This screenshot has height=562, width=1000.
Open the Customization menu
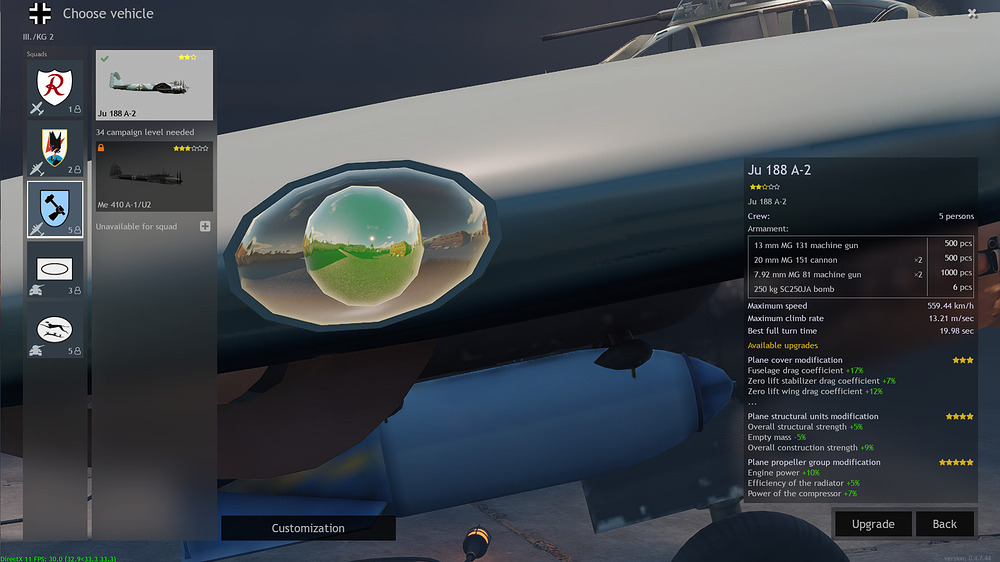click(308, 528)
